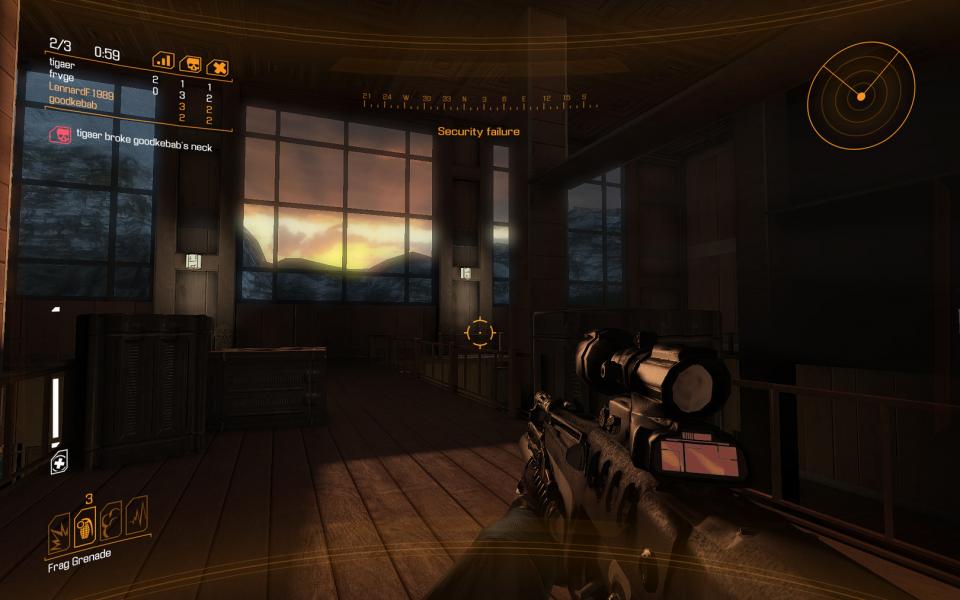Image resolution: width=960 pixels, height=600 pixels.
Task: Click the signal bars scoreboard icon
Action: pyautogui.click(x=163, y=62)
